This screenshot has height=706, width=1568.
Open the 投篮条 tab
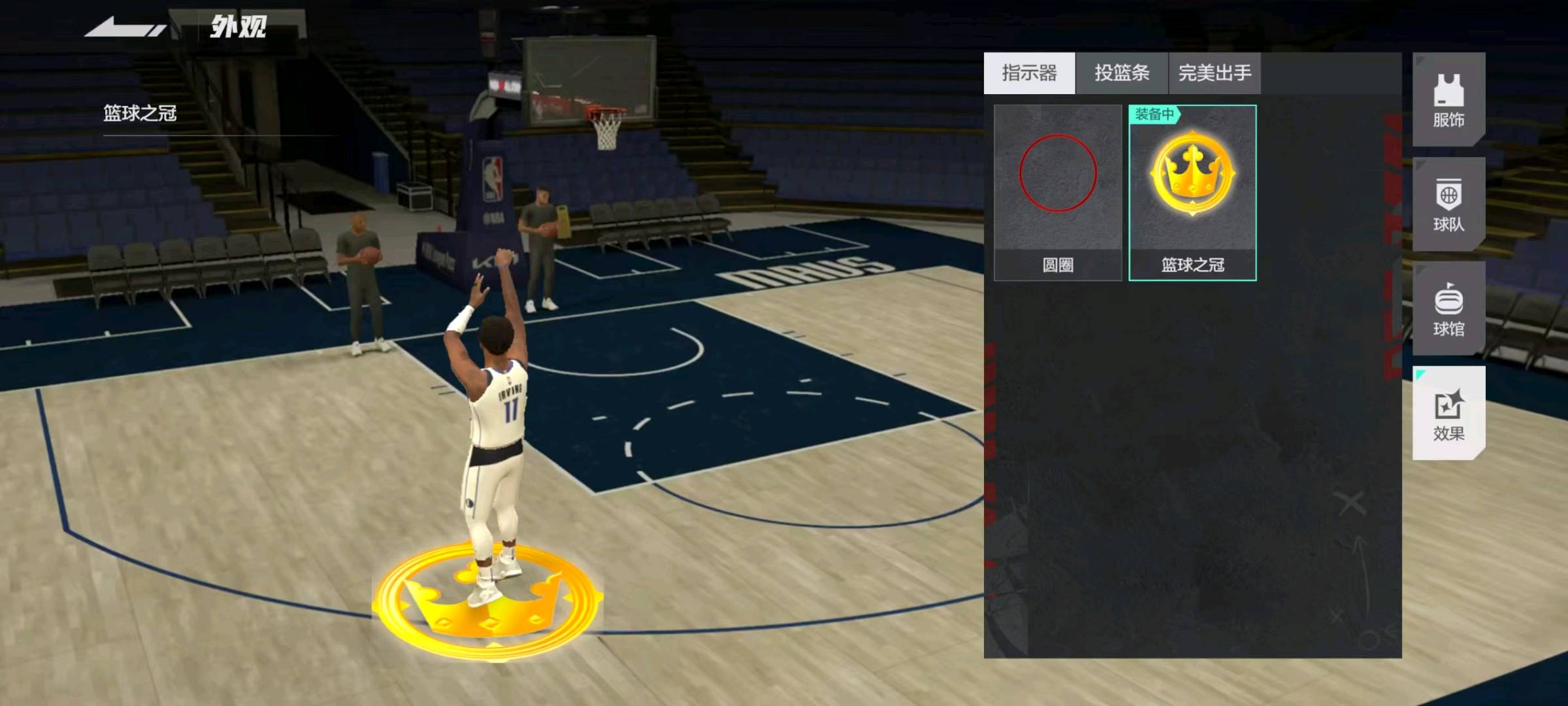1122,73
